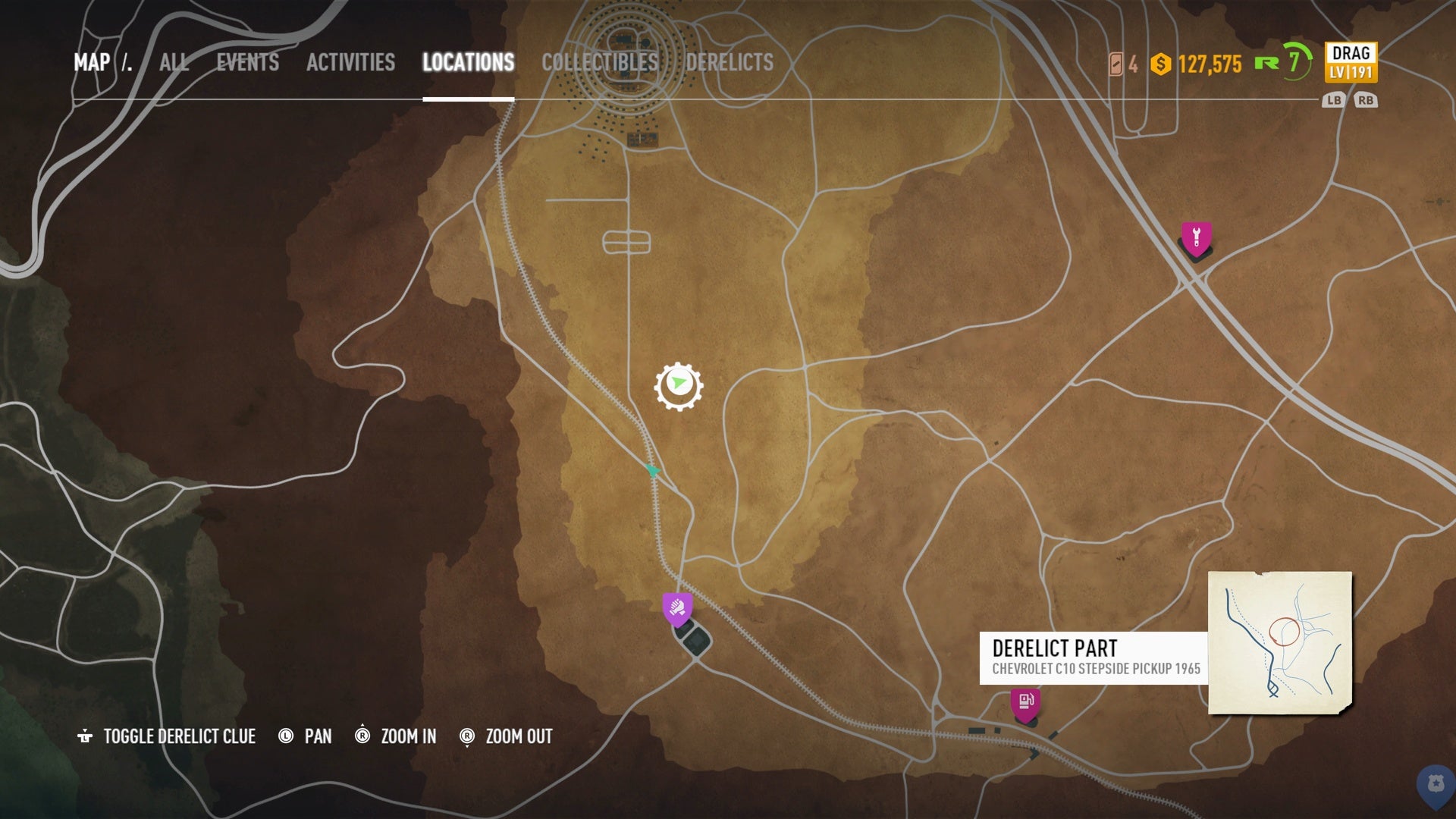
Task: Open the EVENTS map filter
Action: 246,63
